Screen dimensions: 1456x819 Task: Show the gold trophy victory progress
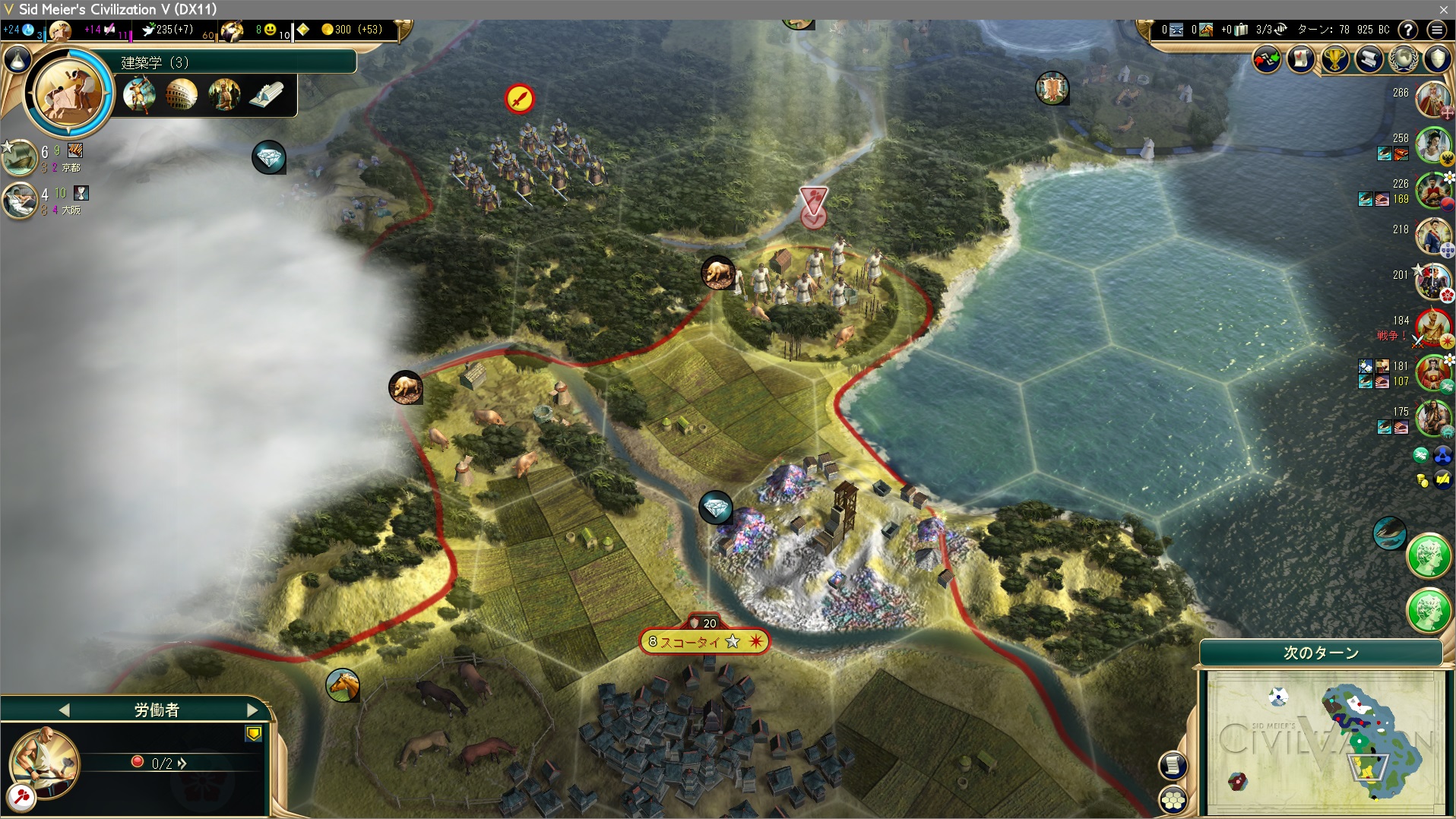(x=1334, y=59)
